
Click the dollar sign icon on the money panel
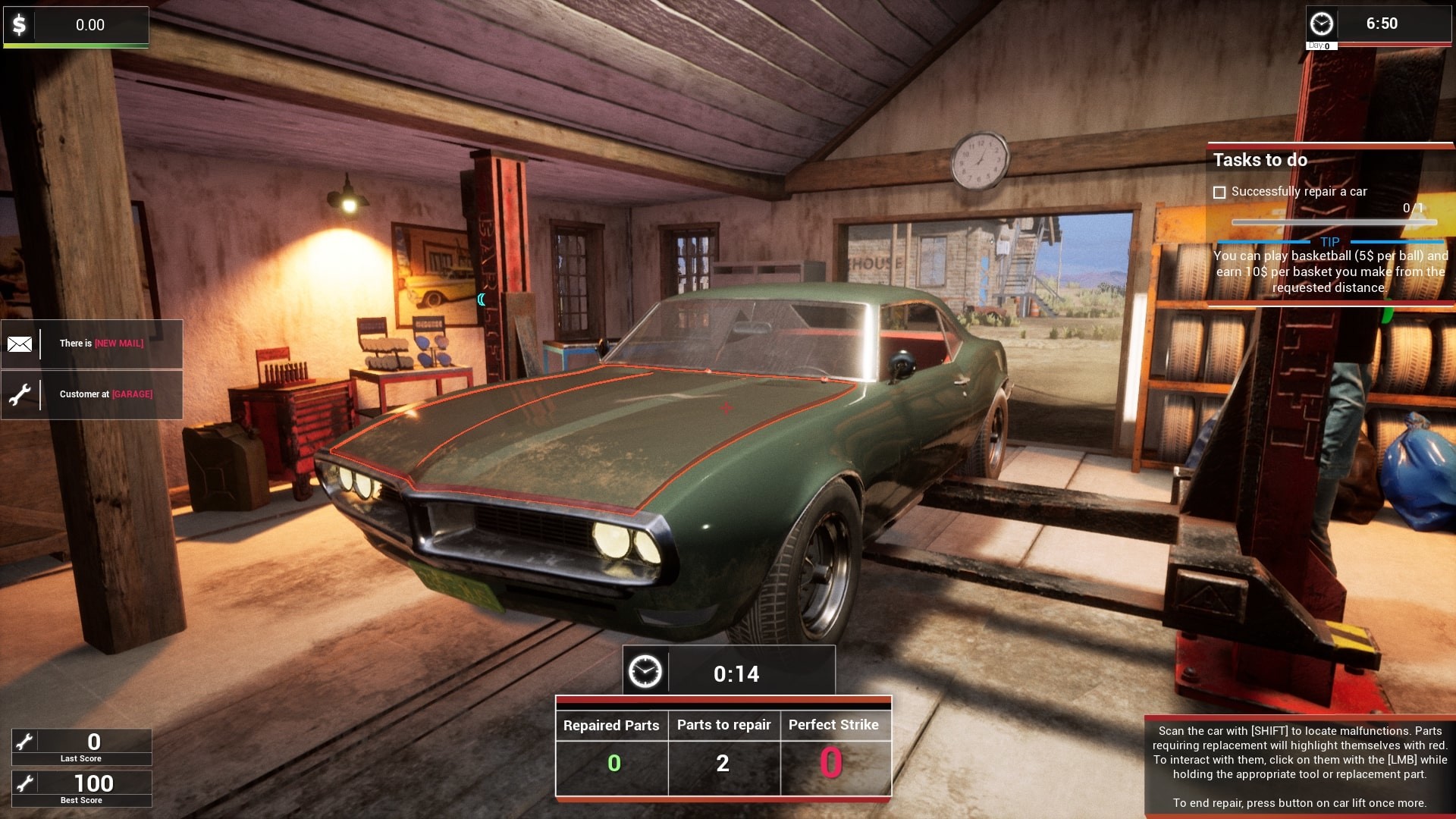point(19,25)
